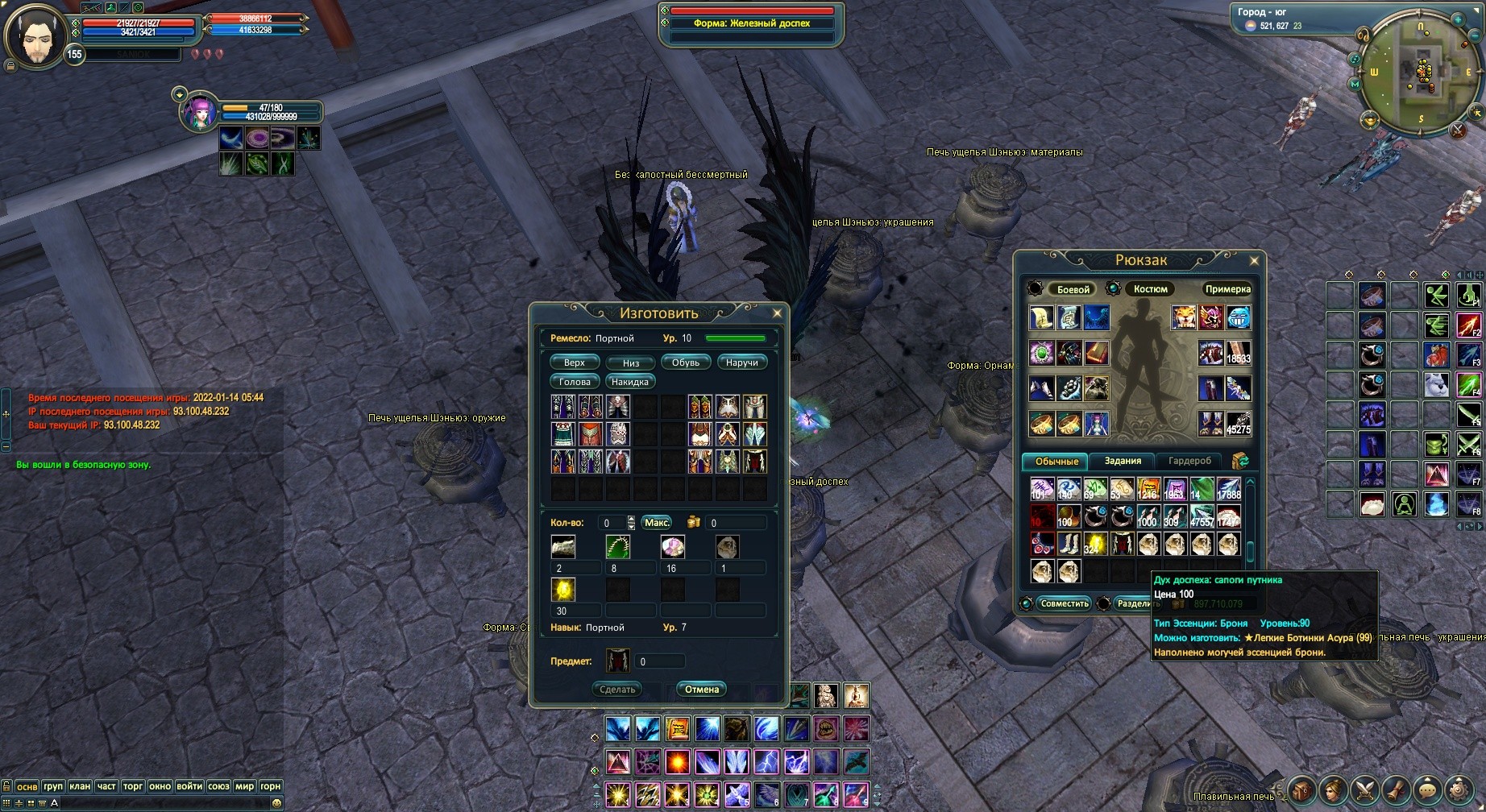
Task: Select the Боевой equipment view
Action: [1073, 289]
